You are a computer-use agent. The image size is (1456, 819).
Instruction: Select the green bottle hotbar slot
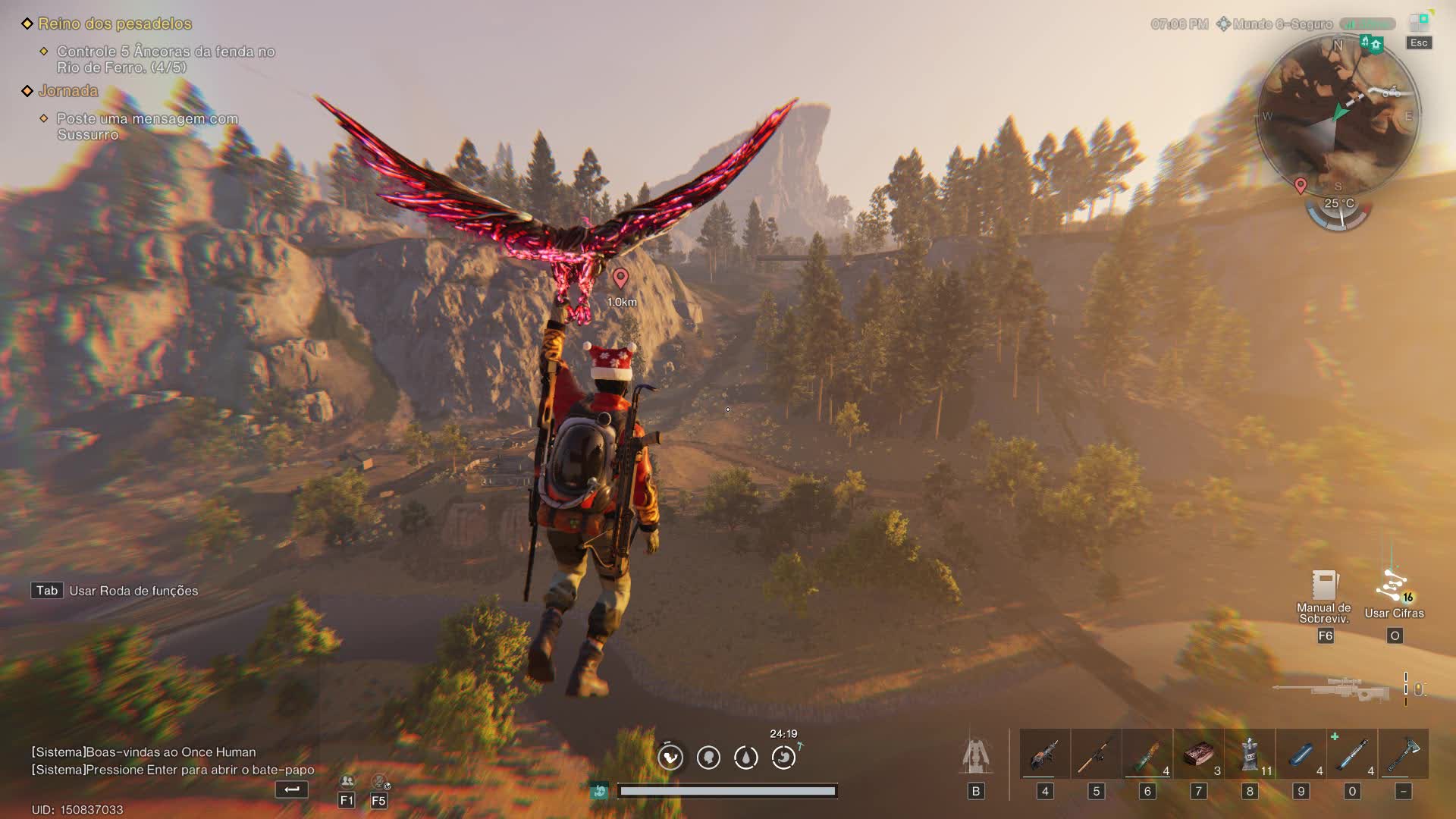(x=1147, y=755)
